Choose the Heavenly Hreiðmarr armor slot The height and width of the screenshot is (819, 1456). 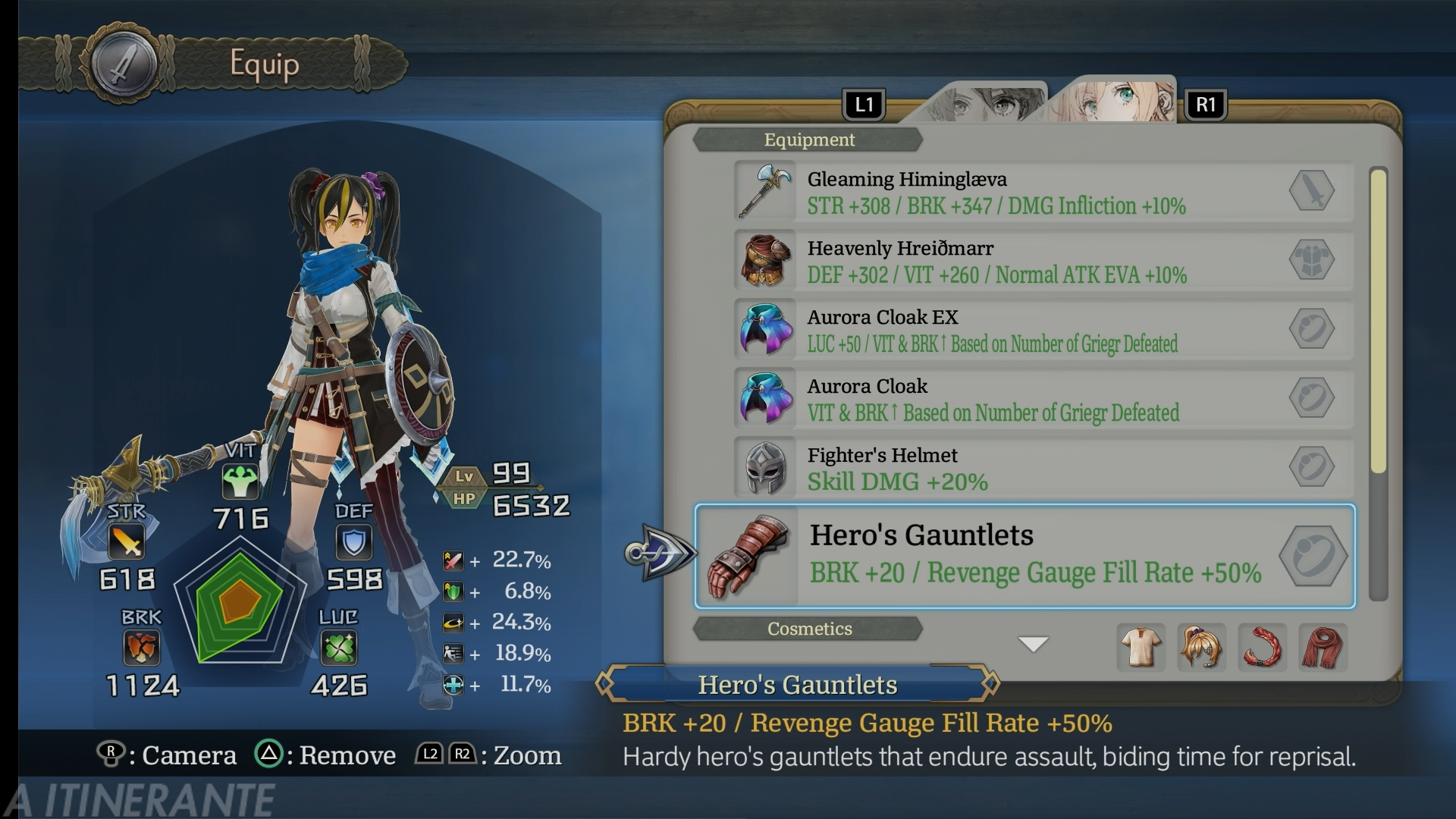pyautogui.click(x=1043, y=261)
